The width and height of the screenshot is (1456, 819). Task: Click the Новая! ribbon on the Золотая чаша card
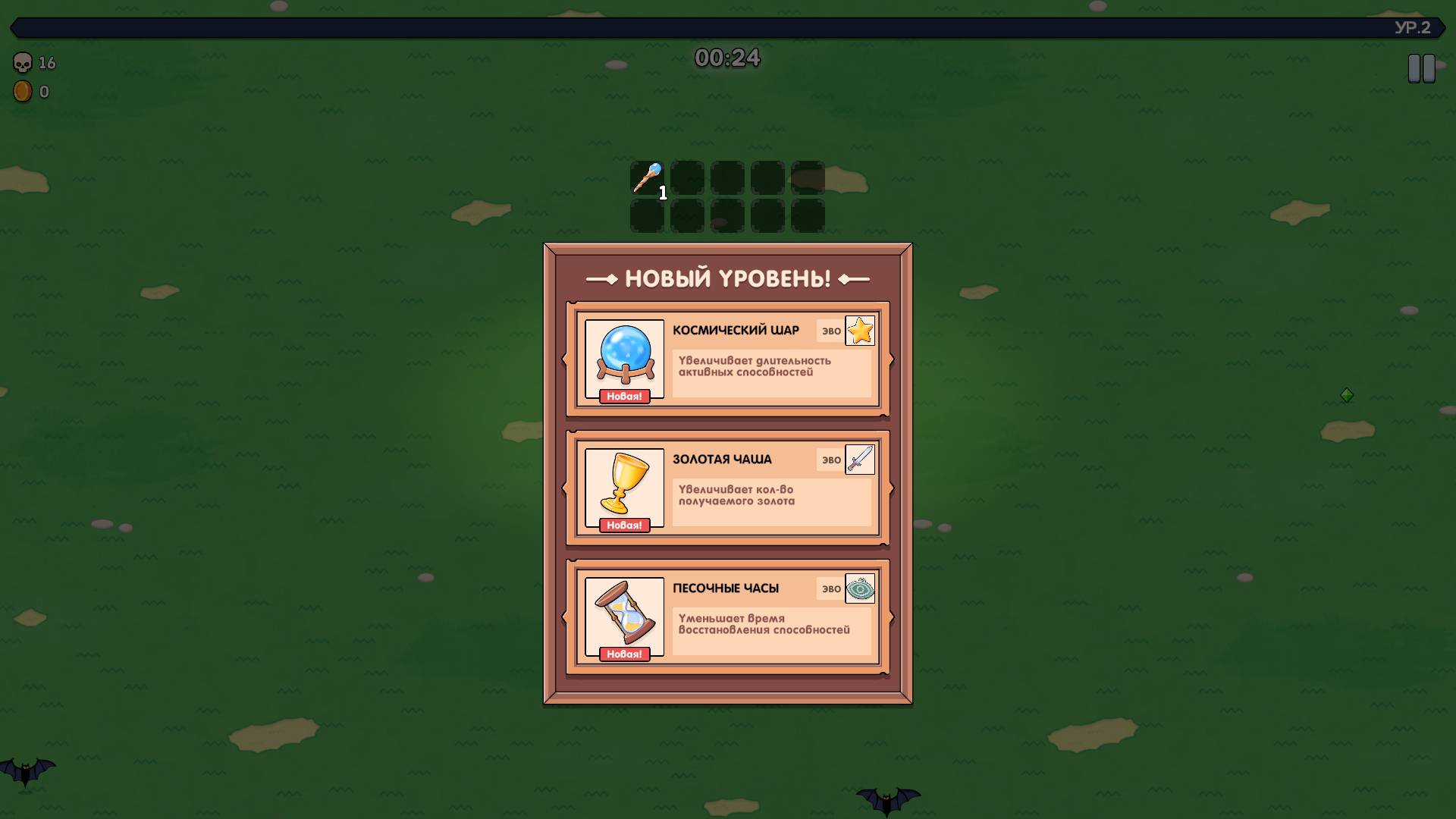click(x=623, y=523)
